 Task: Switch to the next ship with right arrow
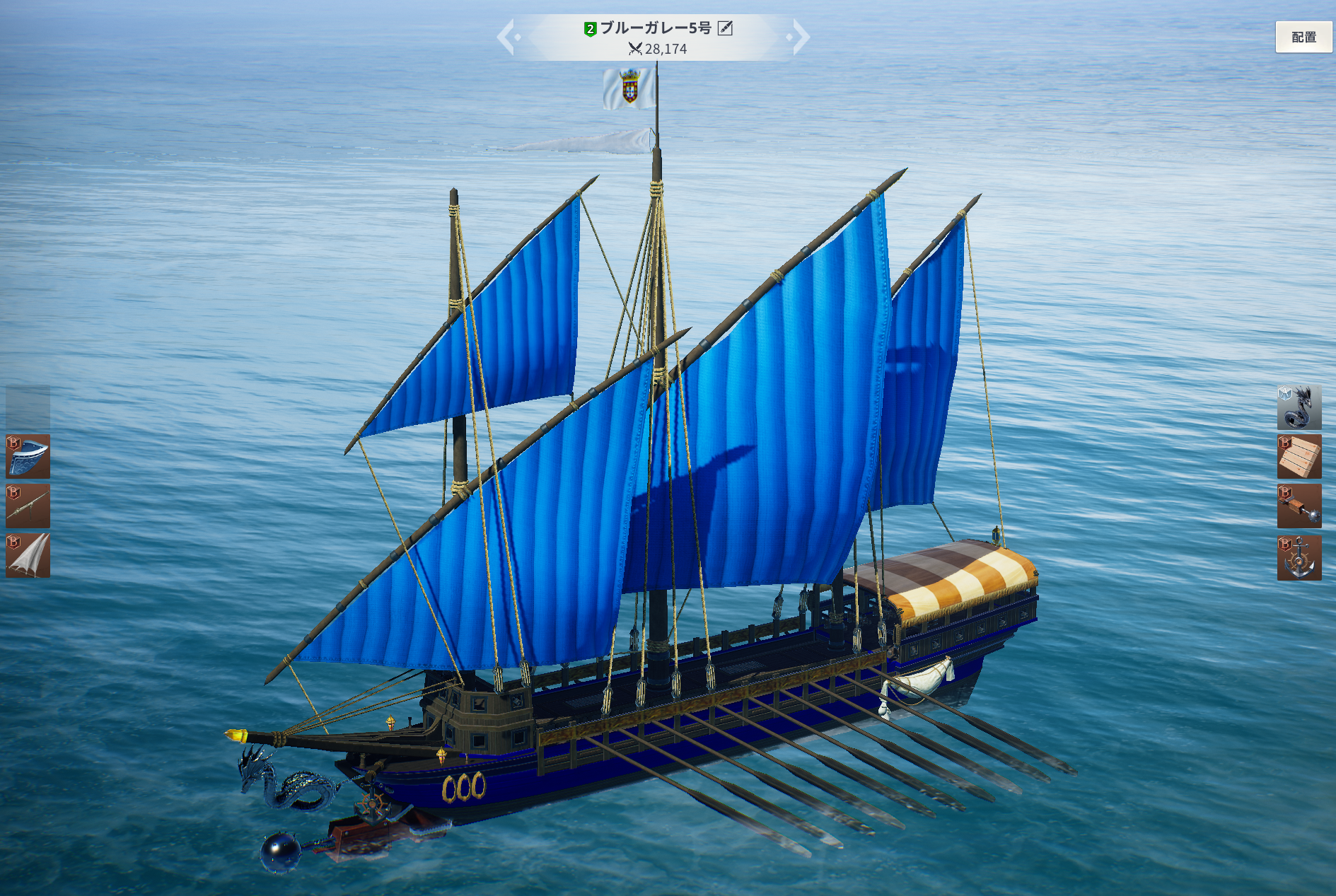(x=800, y=37)
